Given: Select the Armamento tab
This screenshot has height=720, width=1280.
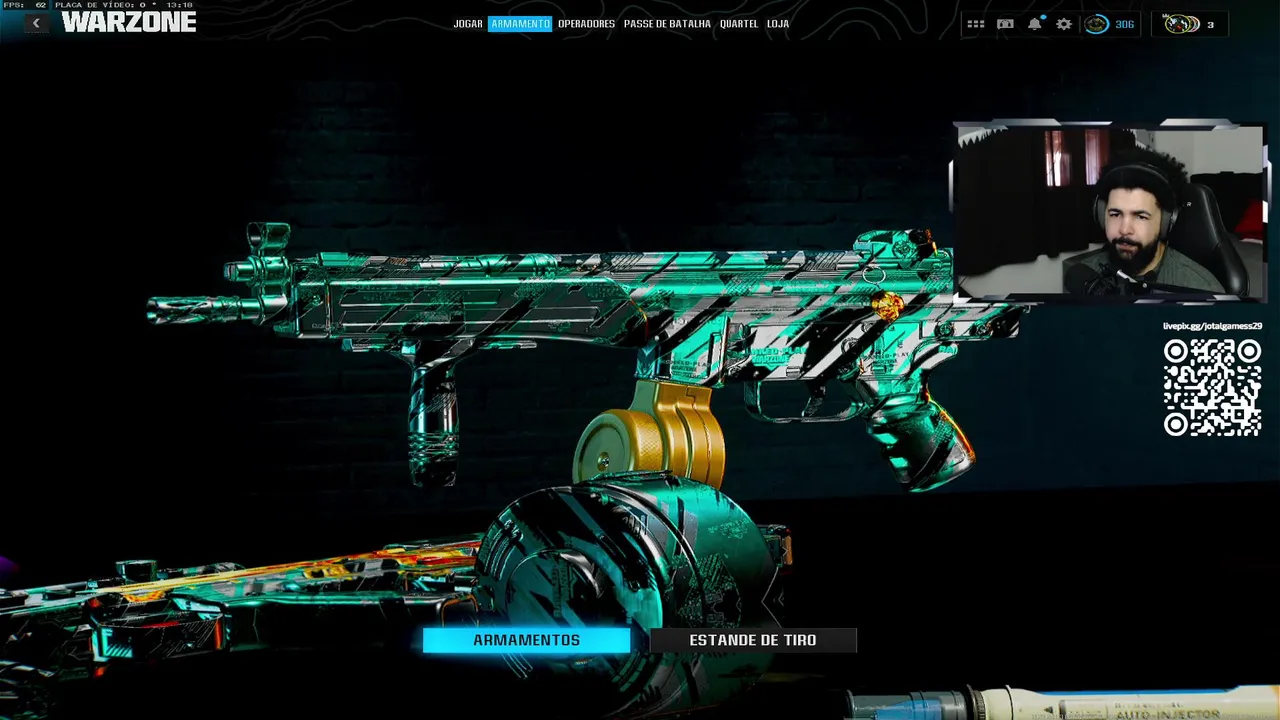Looking at the screenshot, I should [520, 24].
